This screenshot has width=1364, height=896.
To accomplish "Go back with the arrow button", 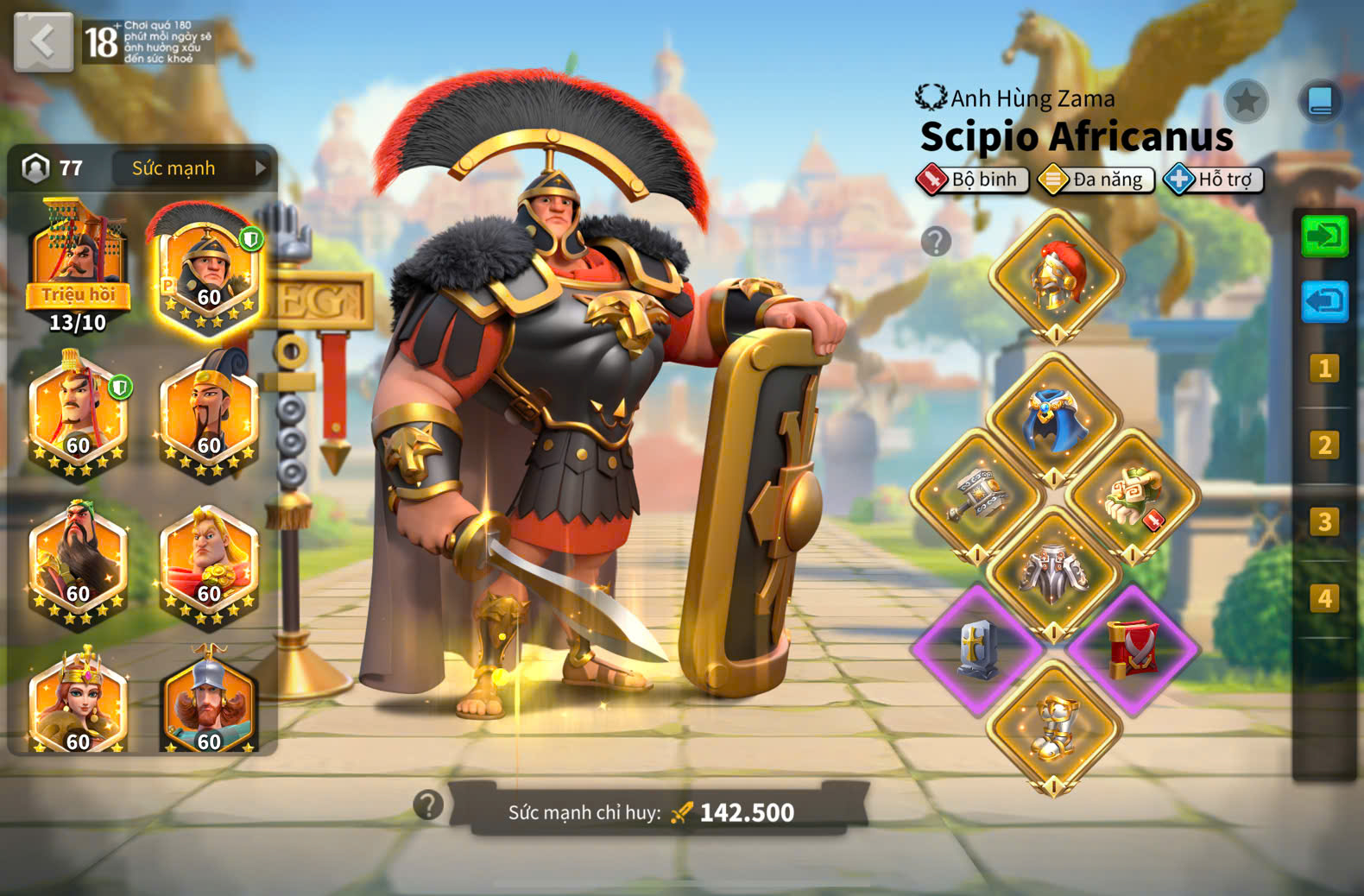I will pos(42,41).
